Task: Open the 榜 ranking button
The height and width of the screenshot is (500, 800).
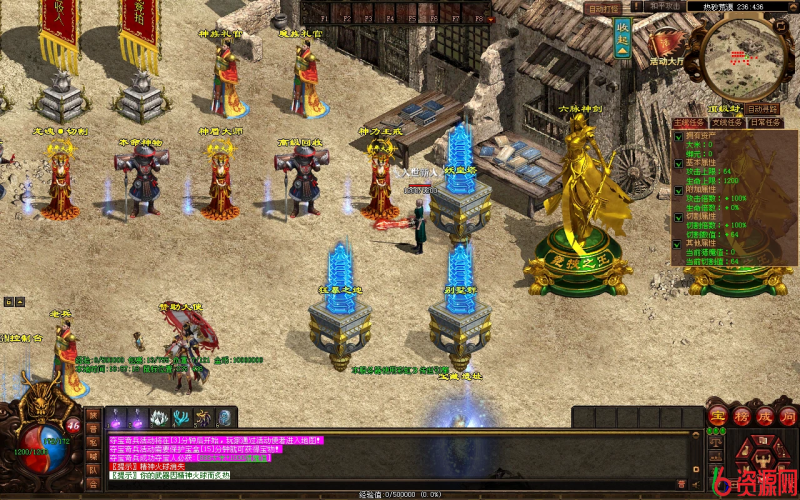Action: (740, 416)
